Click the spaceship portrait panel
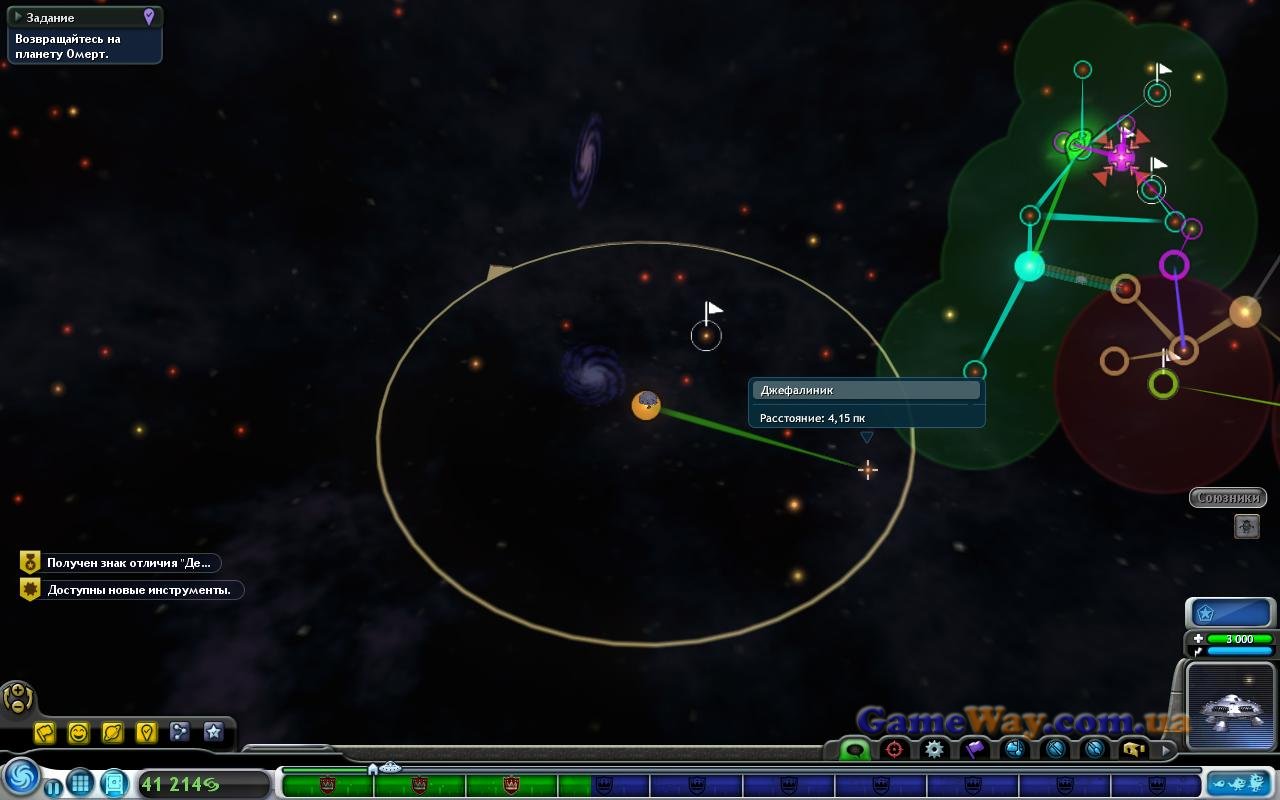 (1229, 704)
